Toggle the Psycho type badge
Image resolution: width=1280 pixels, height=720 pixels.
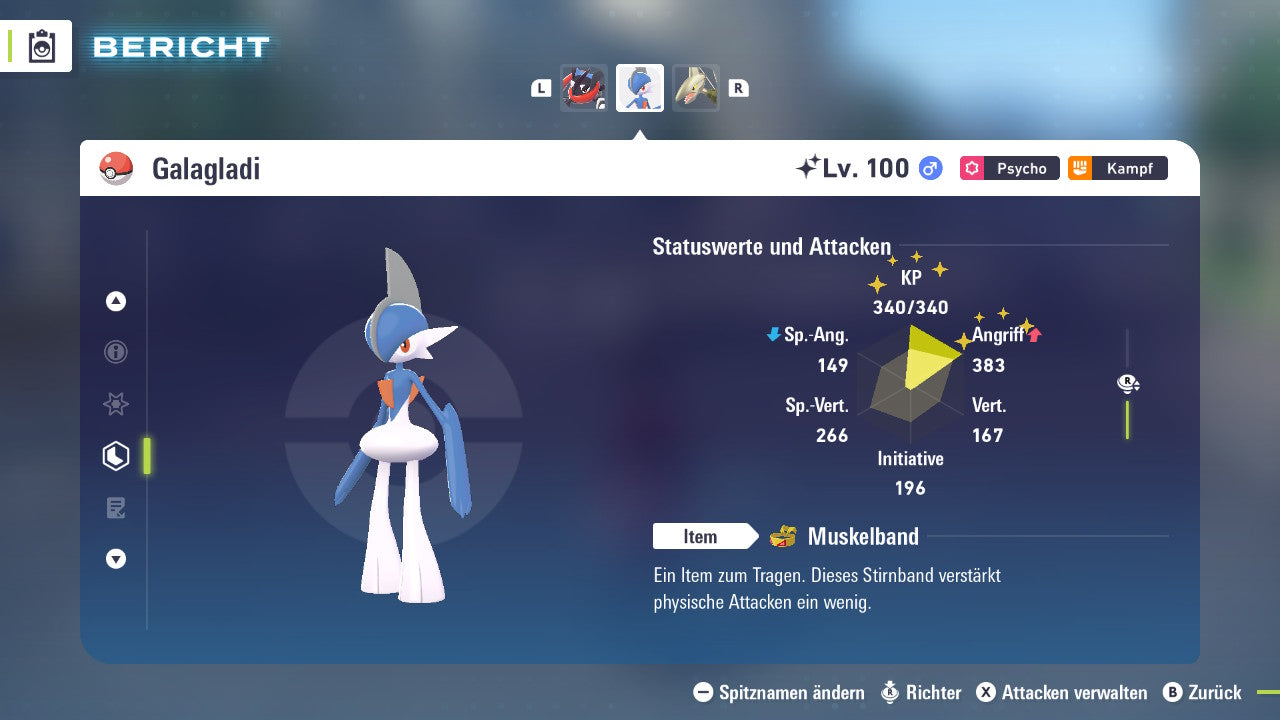click(x=1009, y=168)
